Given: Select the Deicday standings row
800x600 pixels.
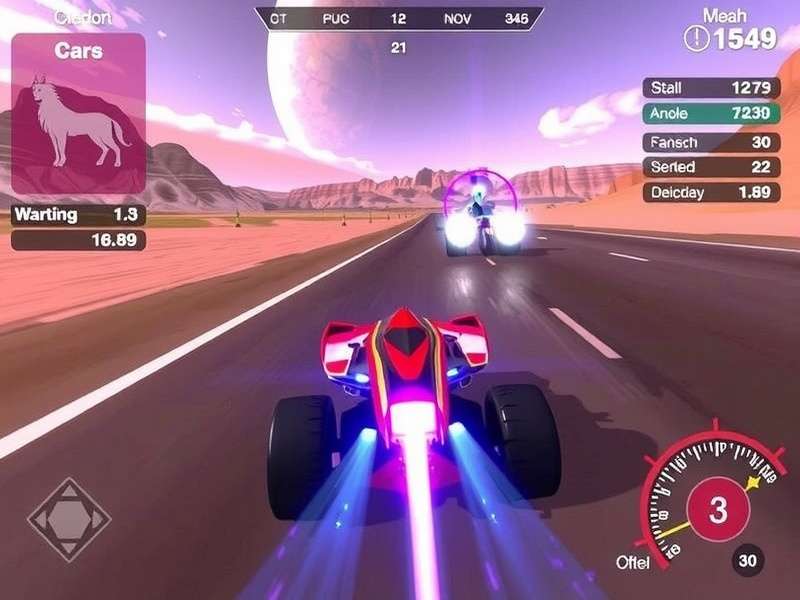Looking at the screenshot, I should [711, 193].
